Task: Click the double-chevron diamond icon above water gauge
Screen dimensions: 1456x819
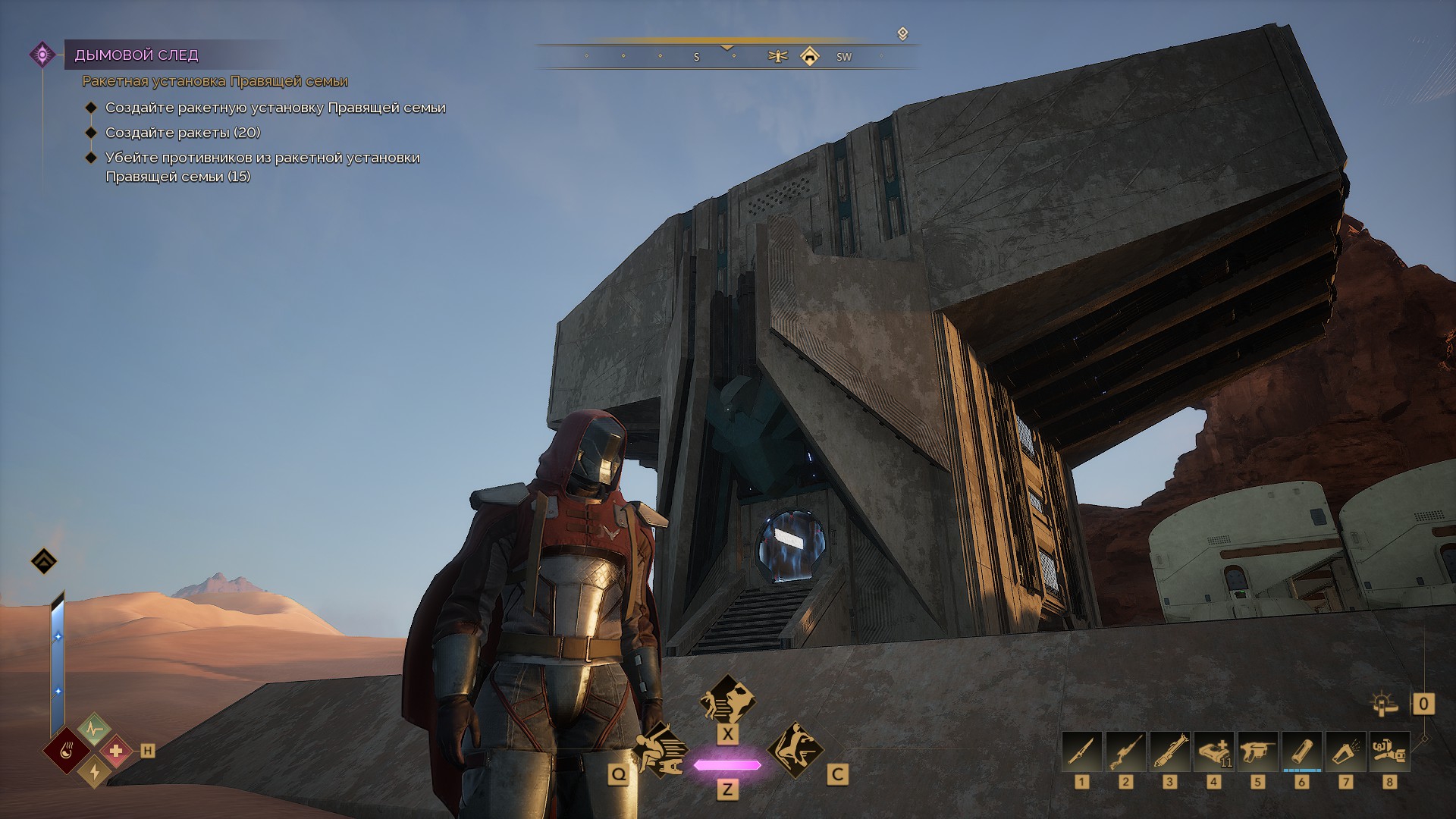Action: coord(44,561)
